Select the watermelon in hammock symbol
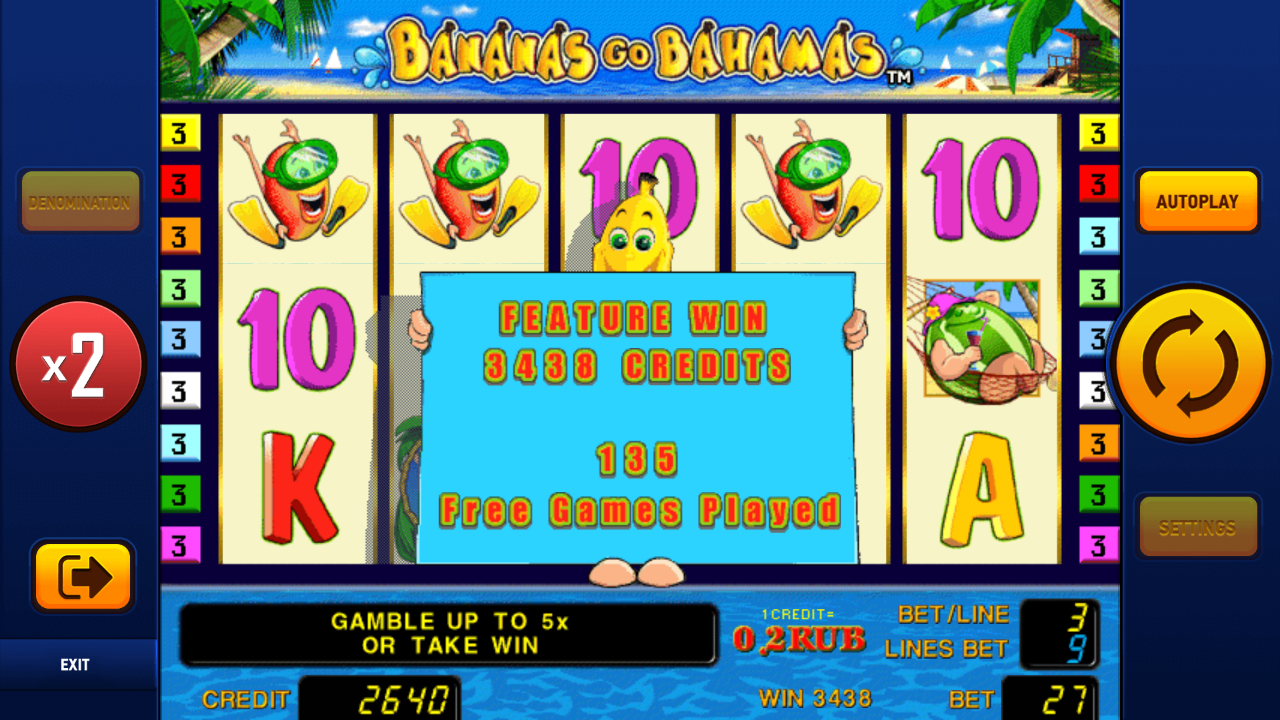 [981, 340]
